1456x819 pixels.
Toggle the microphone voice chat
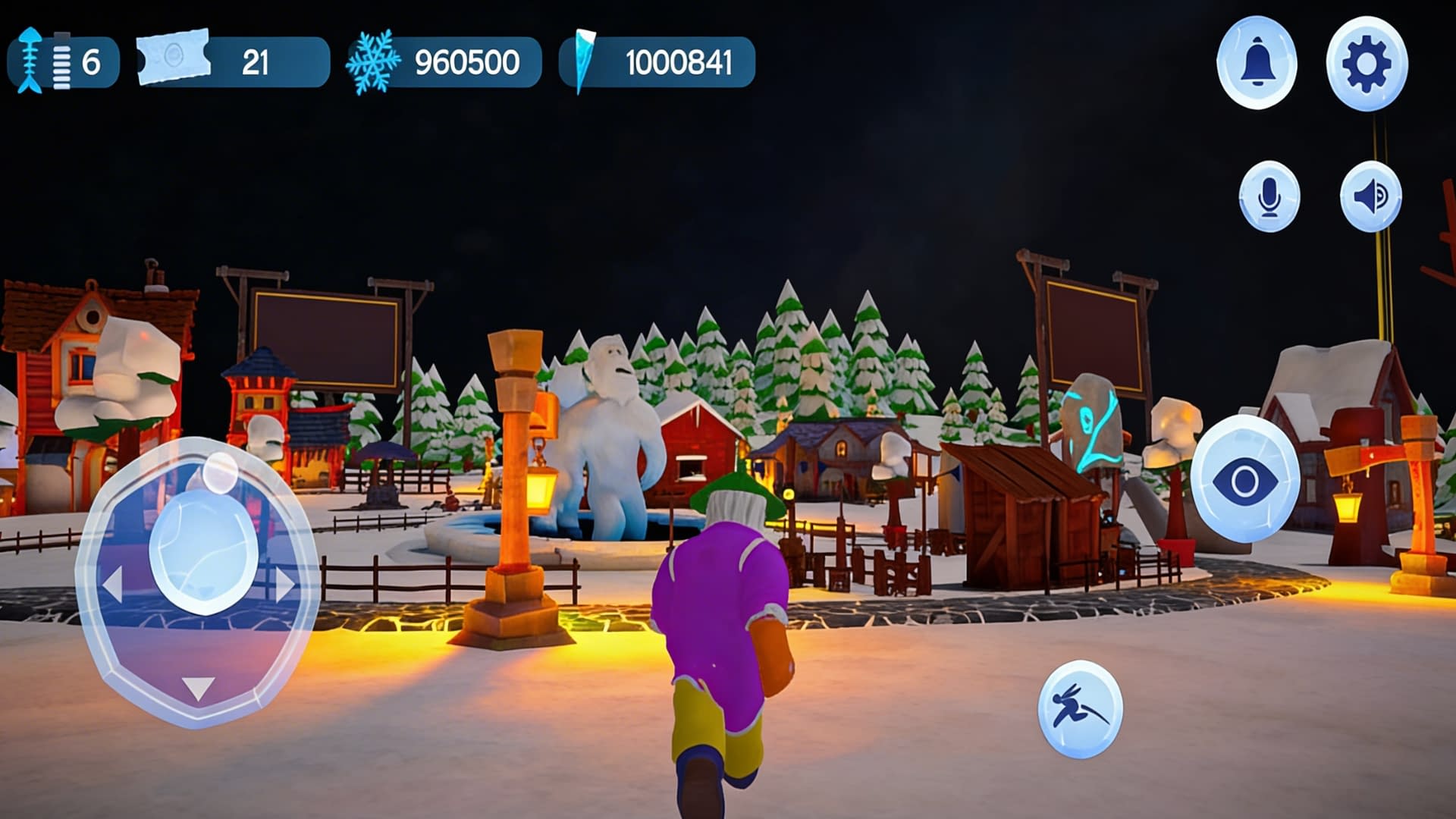[1269, 196]
